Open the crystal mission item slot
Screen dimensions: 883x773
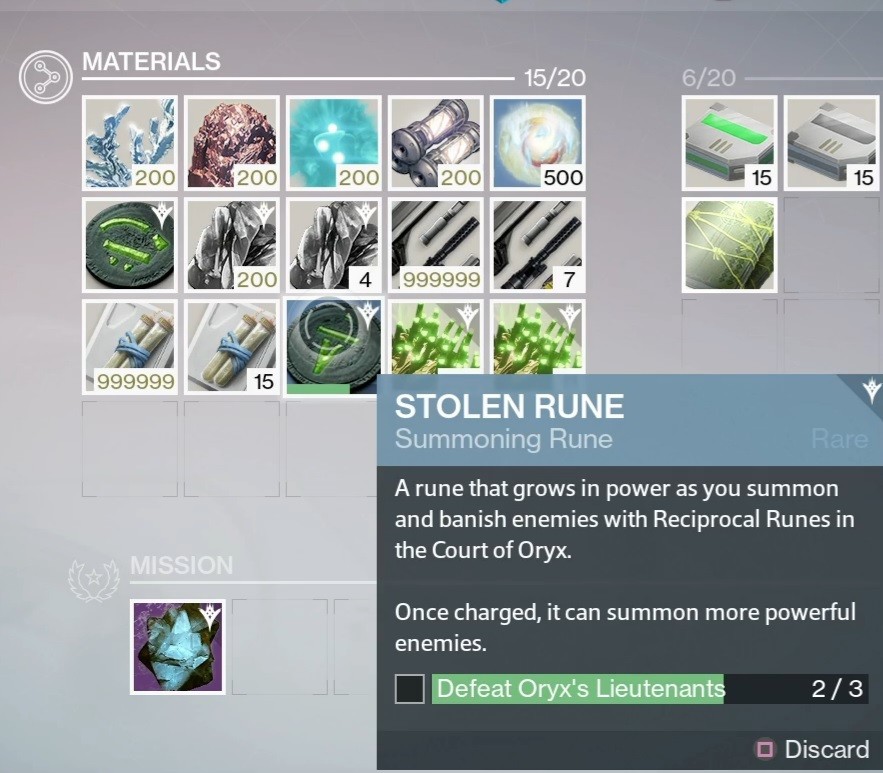click(x=178, y=647)
